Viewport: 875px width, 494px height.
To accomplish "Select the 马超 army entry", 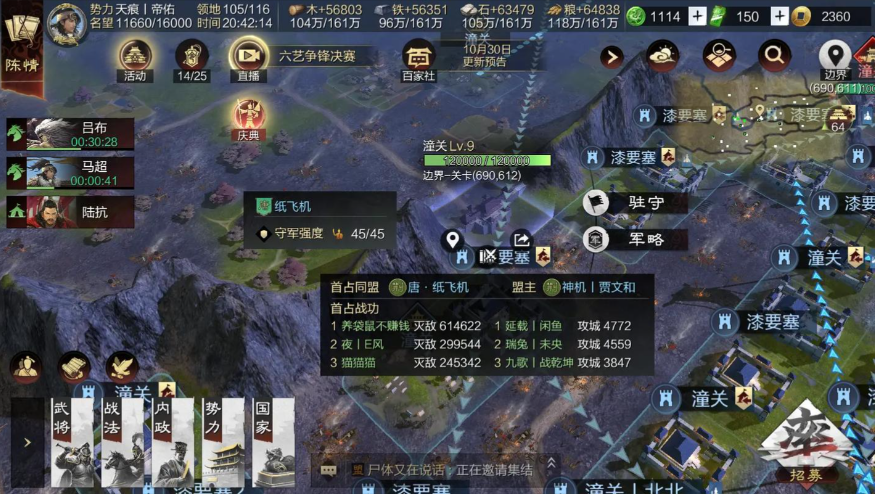I will [70, 173].
